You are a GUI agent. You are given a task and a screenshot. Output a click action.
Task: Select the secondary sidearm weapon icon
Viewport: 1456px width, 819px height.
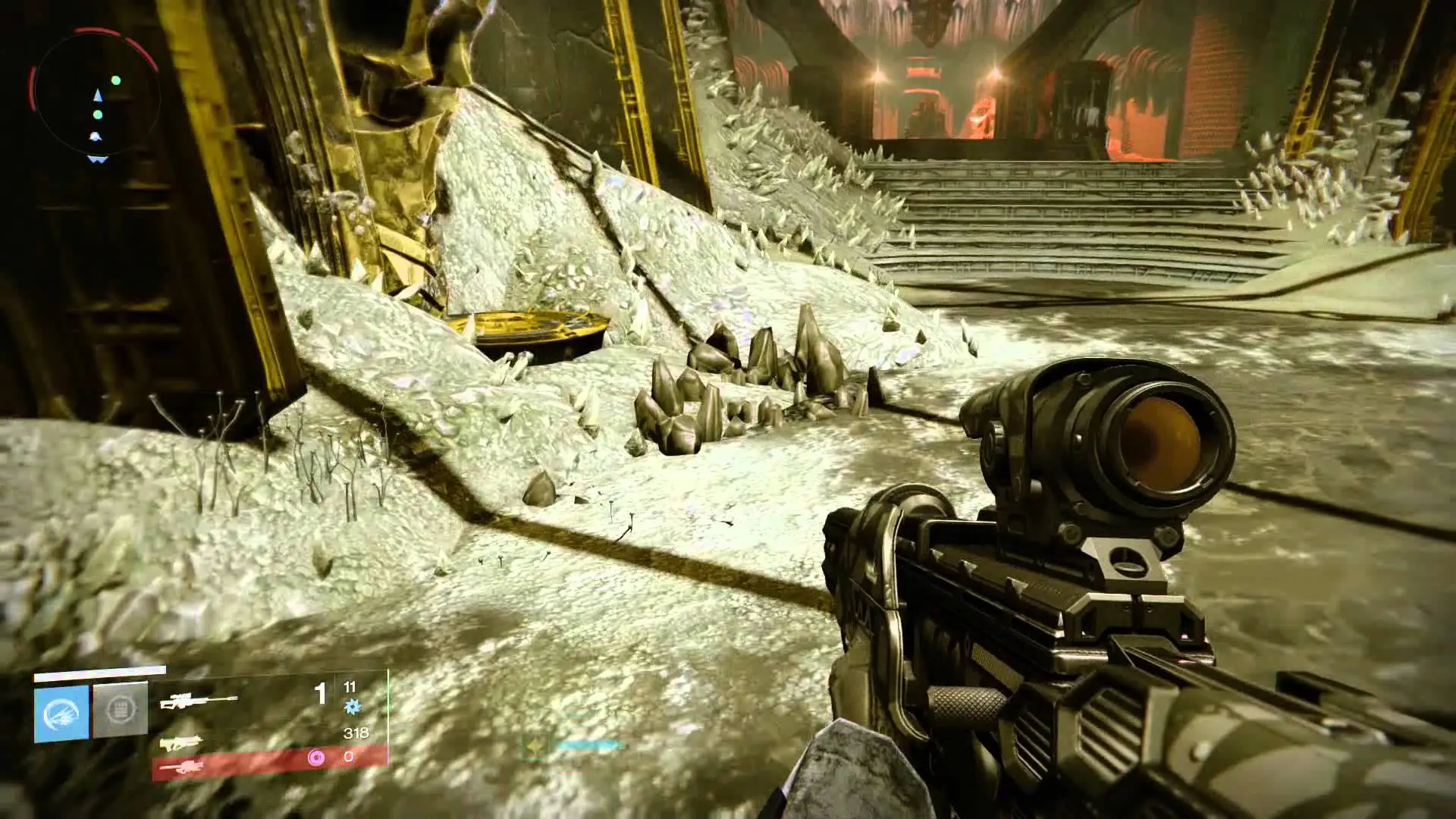pos(180,745)
